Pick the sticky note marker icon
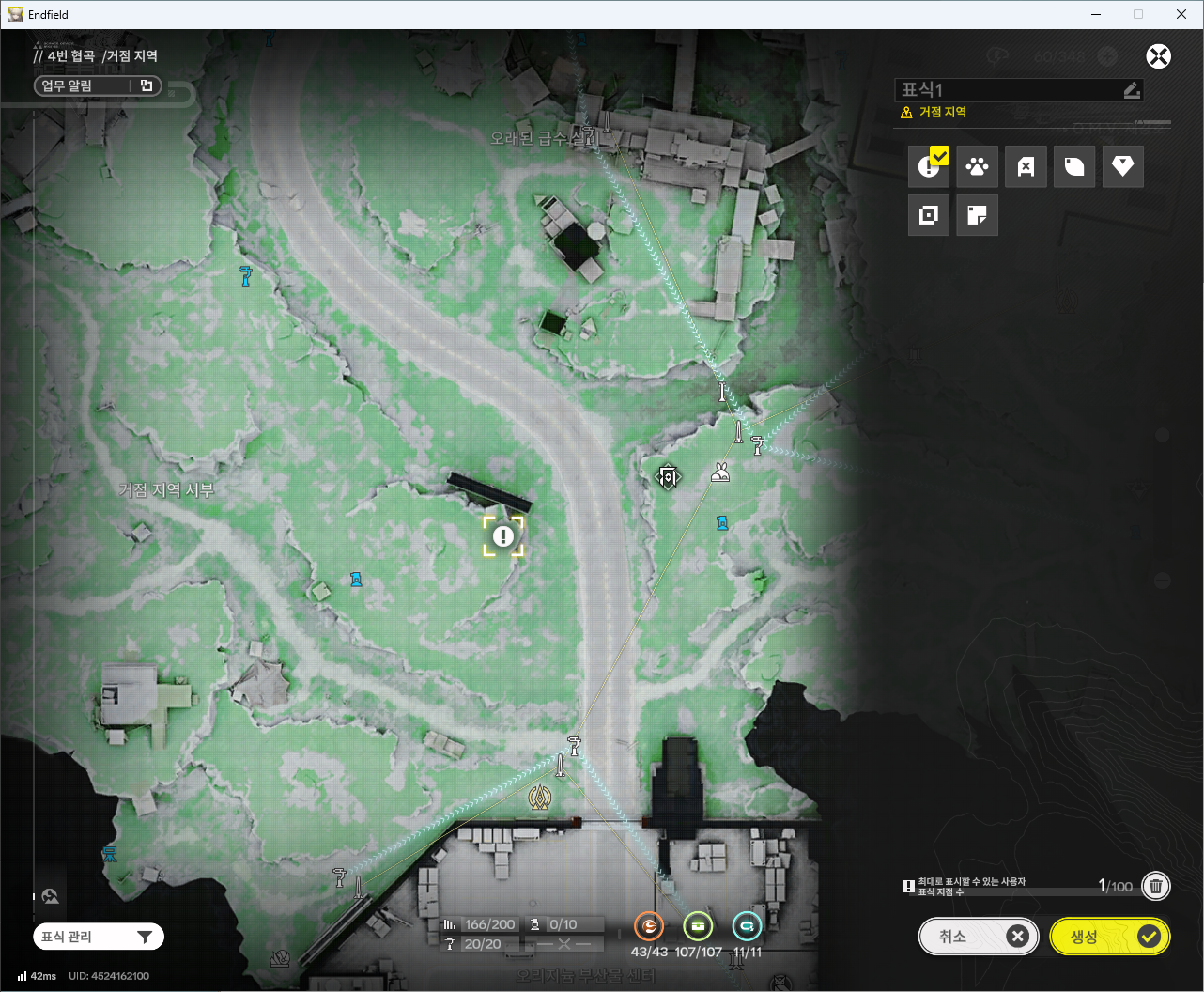 (x=977, y=215)
